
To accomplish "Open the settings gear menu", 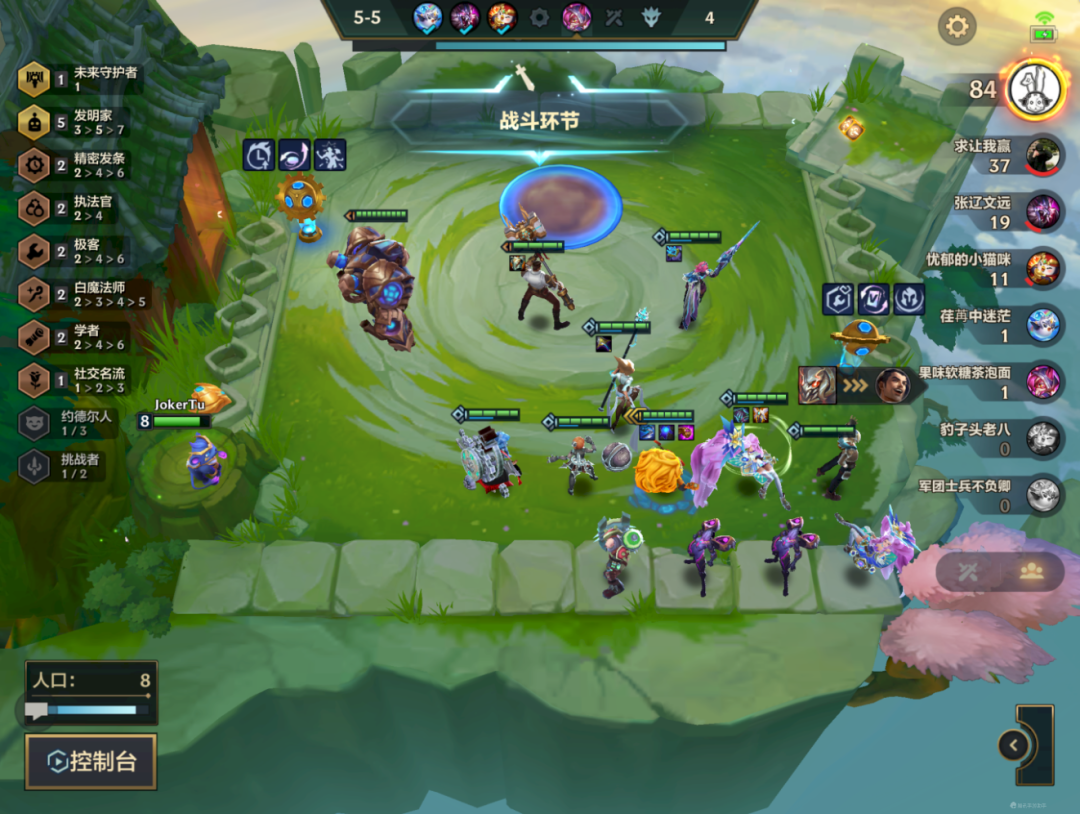I will pos(957,26).
